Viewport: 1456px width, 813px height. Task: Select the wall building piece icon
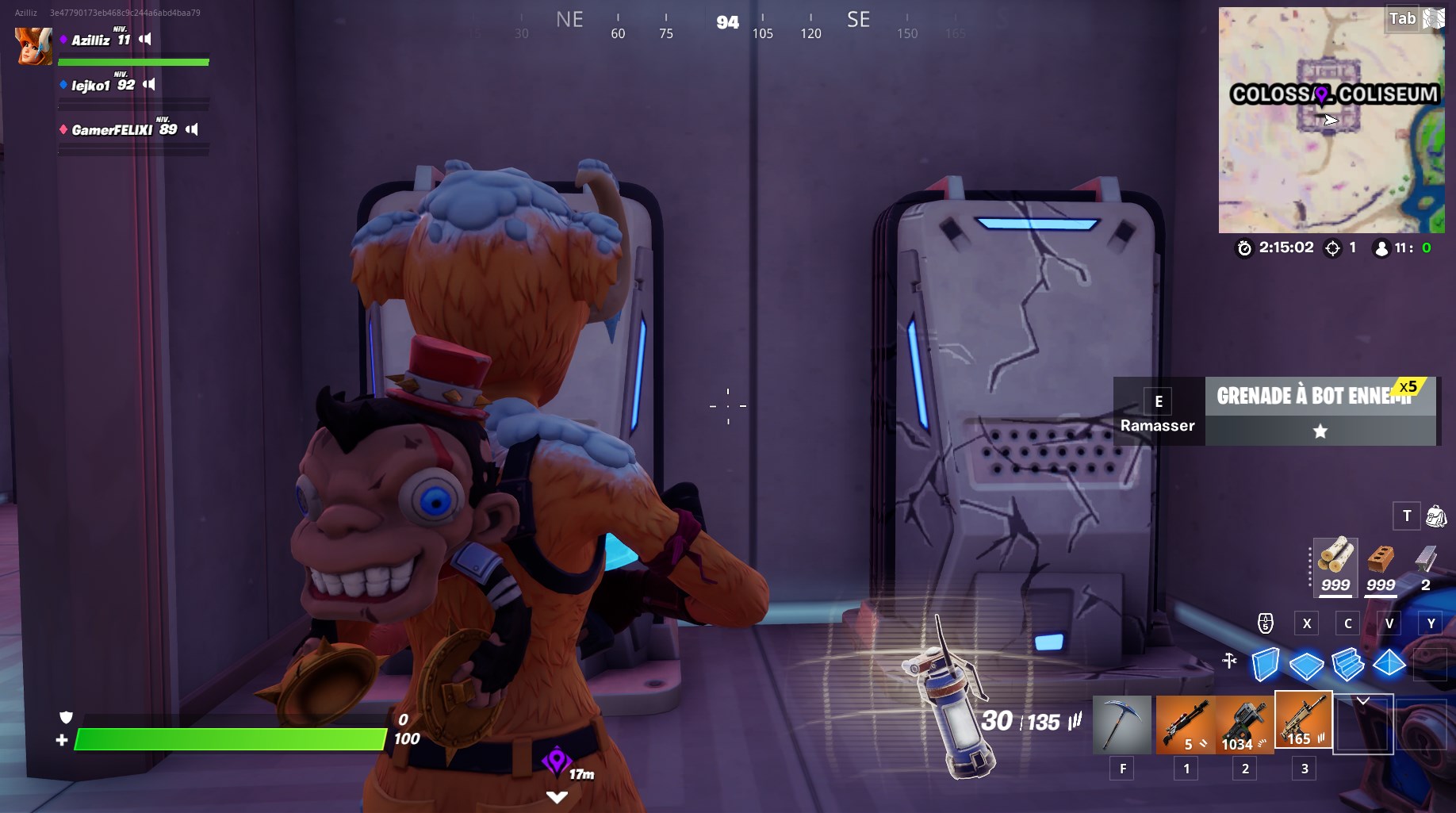tap(1266, 665)
